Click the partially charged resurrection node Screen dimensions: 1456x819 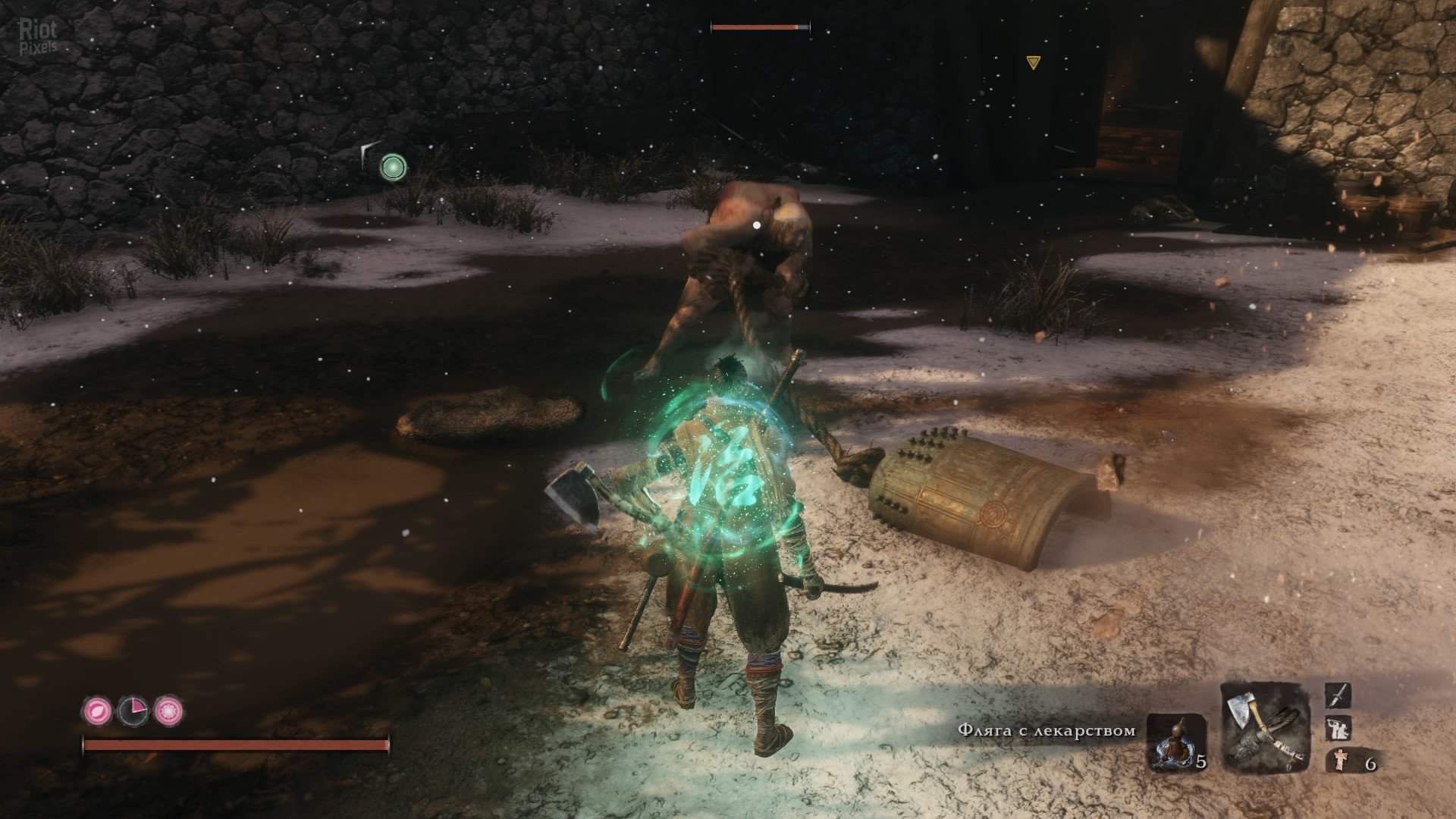(132, 711)
